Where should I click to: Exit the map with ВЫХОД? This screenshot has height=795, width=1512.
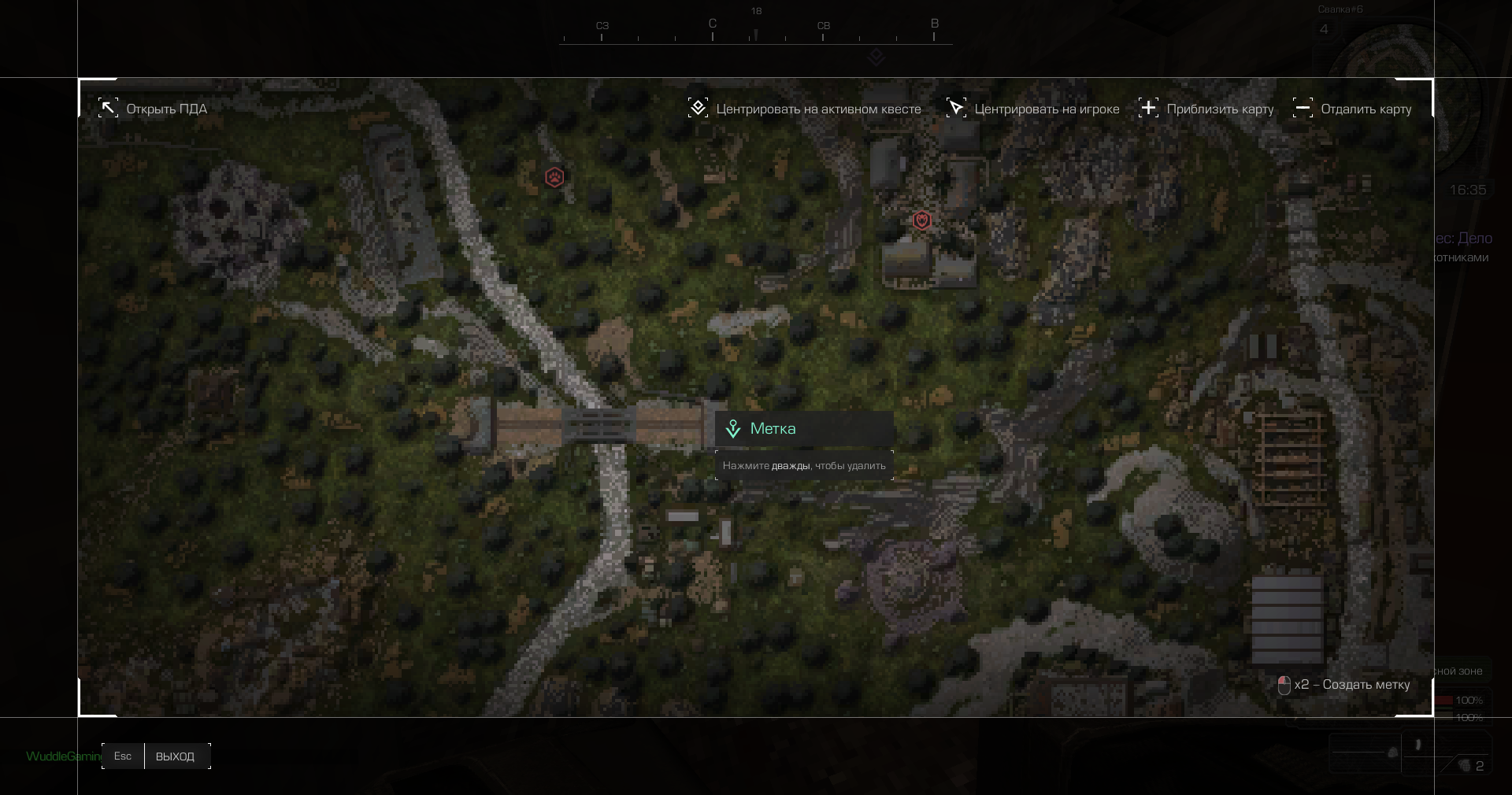click(174, 756)
